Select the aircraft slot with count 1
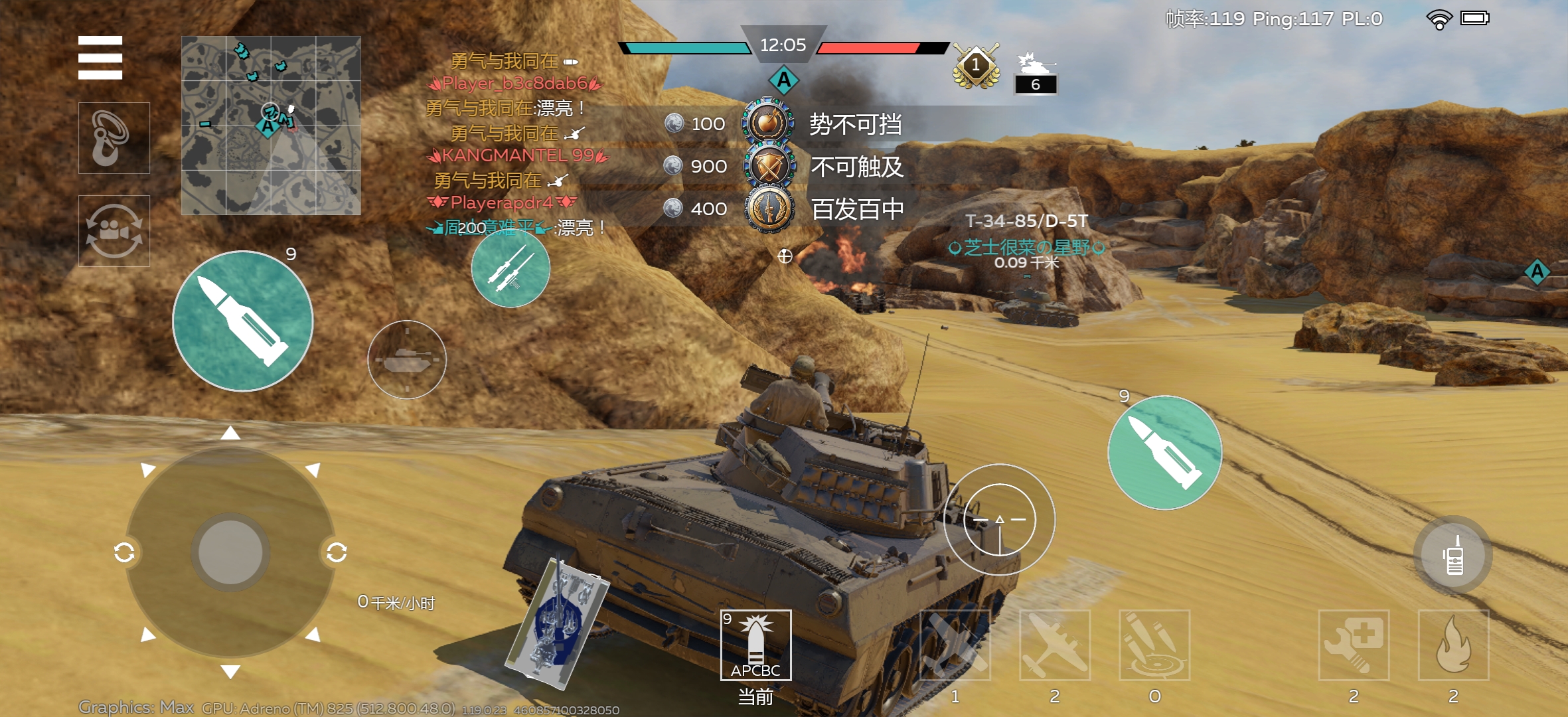 [x=955, y=645]
